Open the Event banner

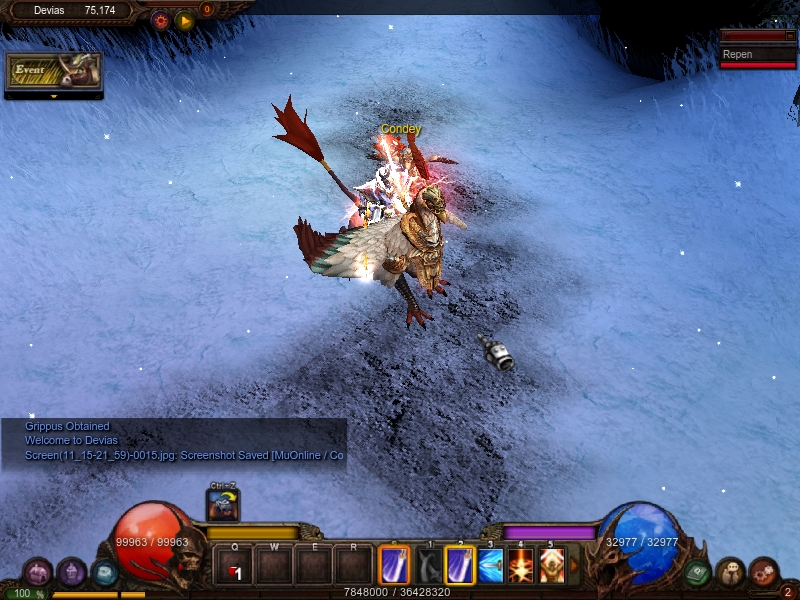click(54, 70)
